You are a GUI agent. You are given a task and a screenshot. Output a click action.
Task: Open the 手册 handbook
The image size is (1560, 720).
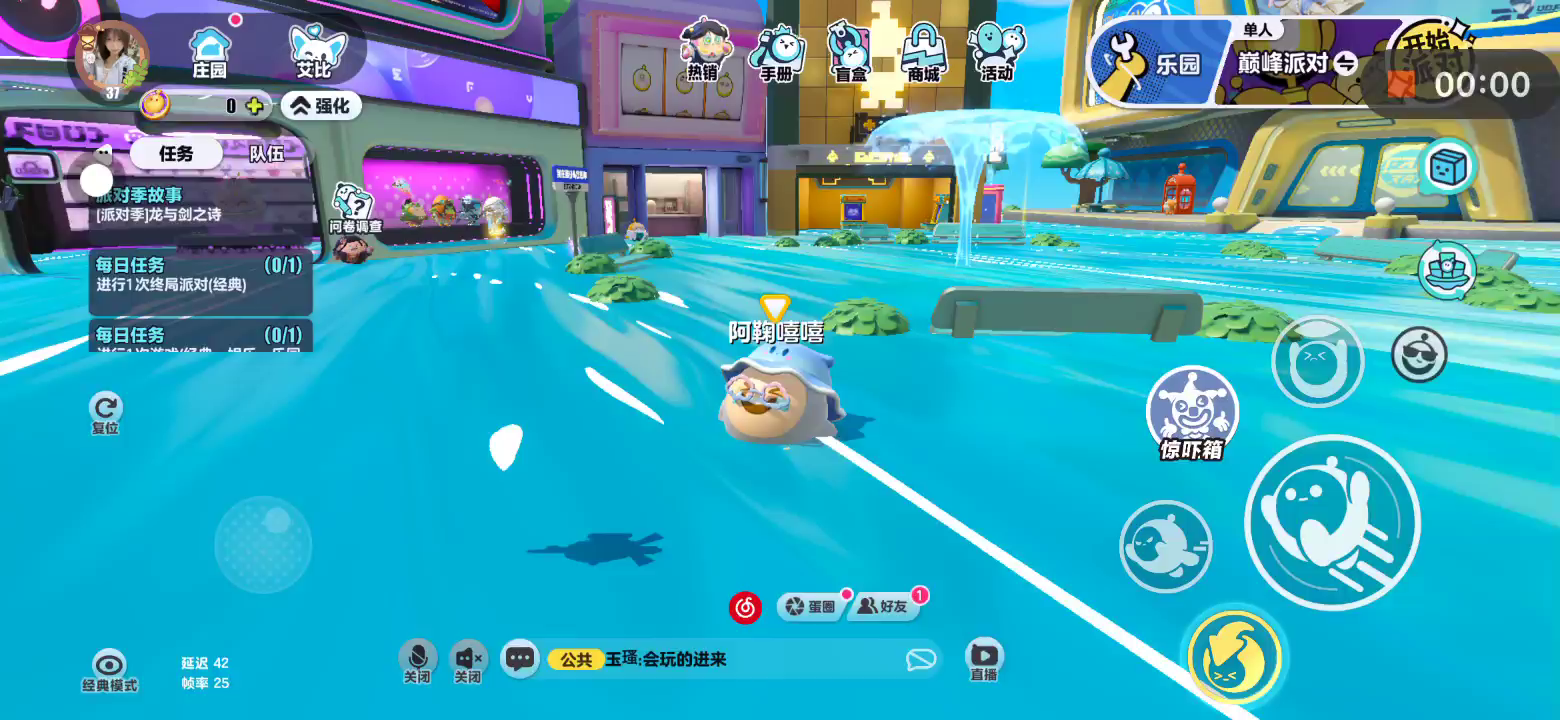point(778,52)
